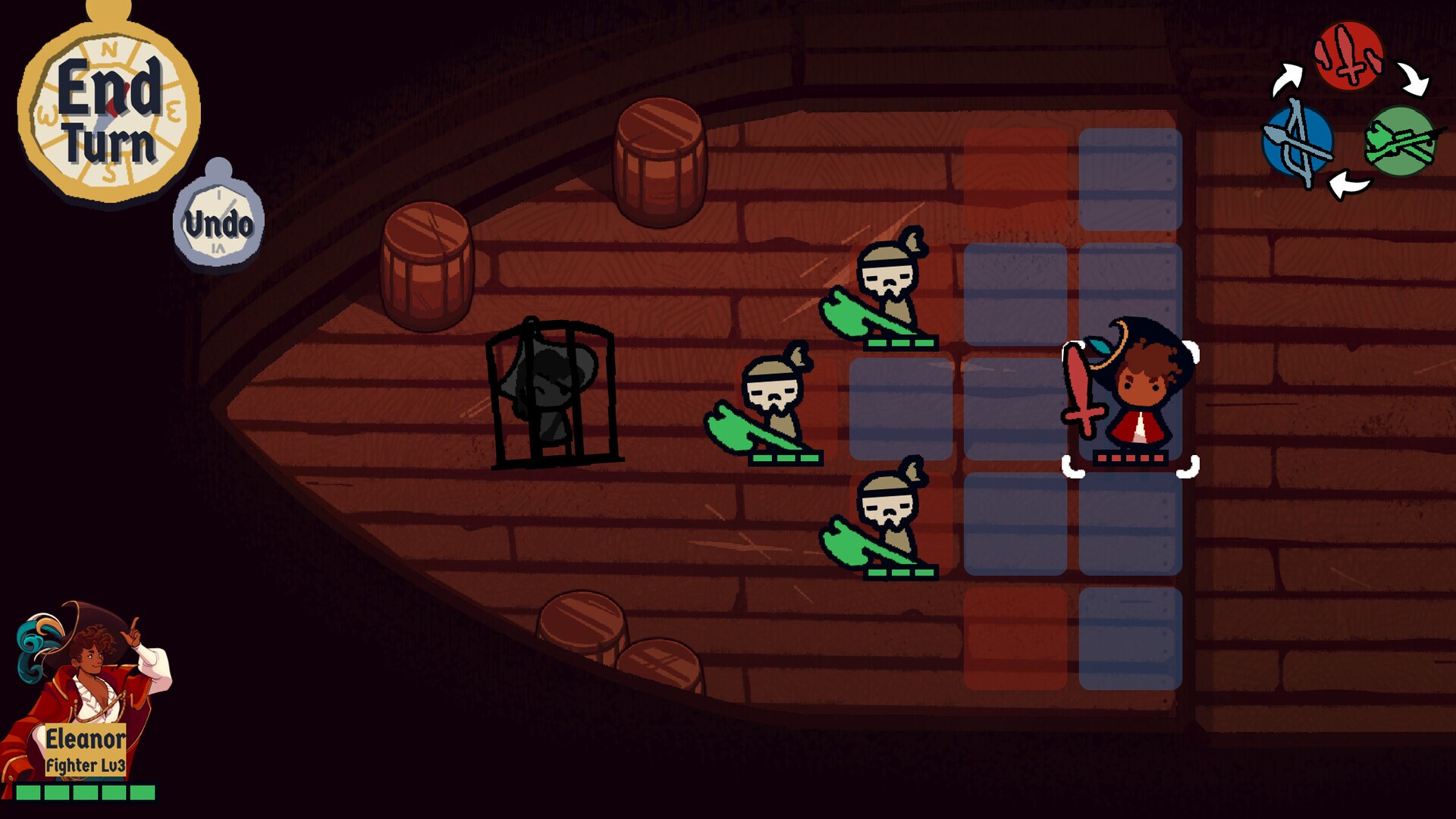Screen dimensions: 1456x819
Task: Toggle the white selection brackets around Eleanor
Action: (x=1128, y=409)
